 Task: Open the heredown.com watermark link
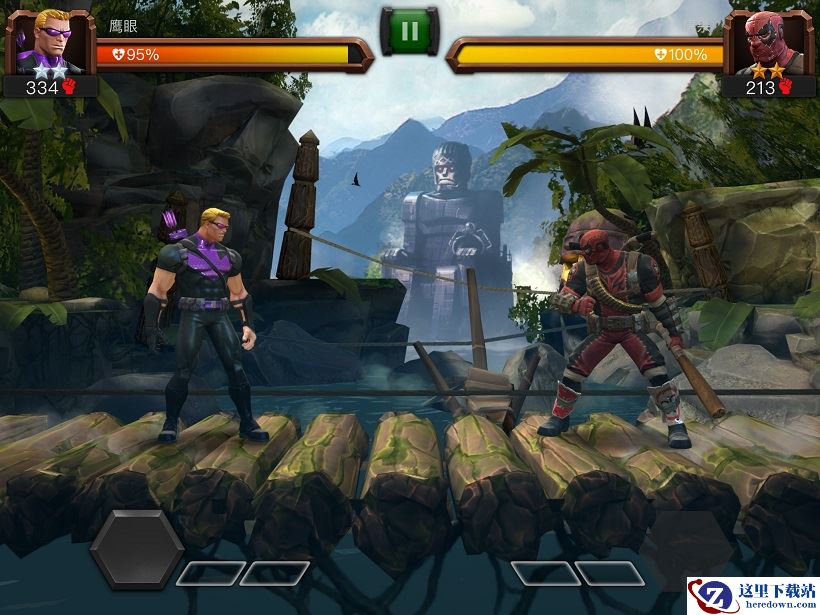tap(752, 596)
